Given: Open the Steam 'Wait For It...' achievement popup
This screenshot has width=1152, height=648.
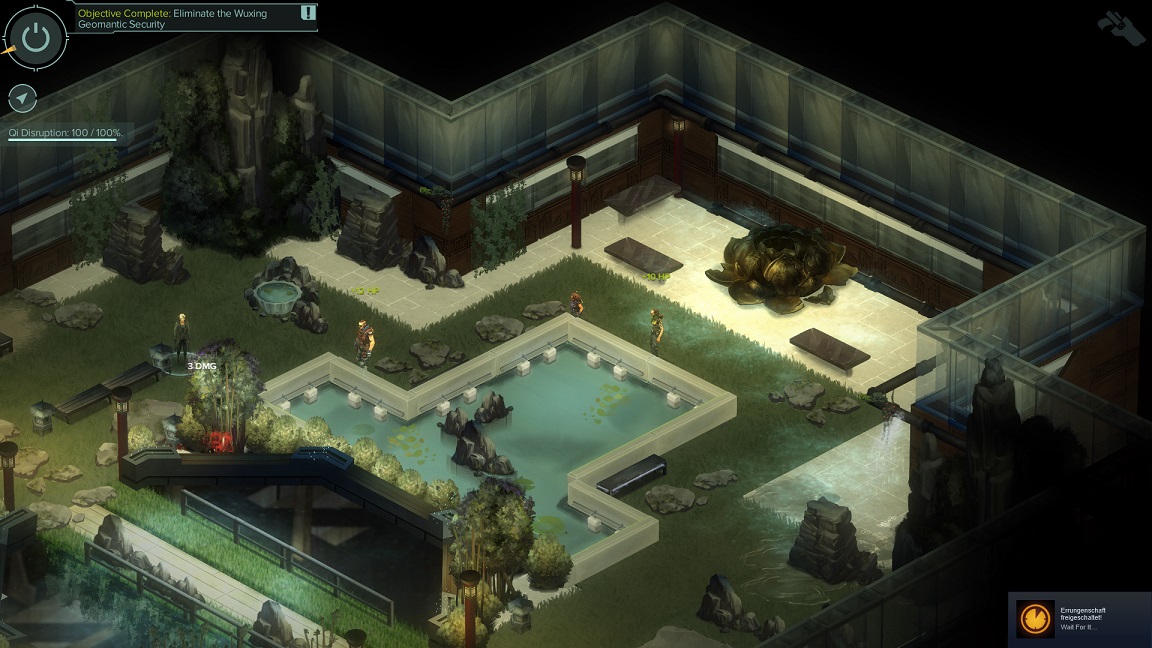Looking at the screenshot, I should (x=1079, y=618).
